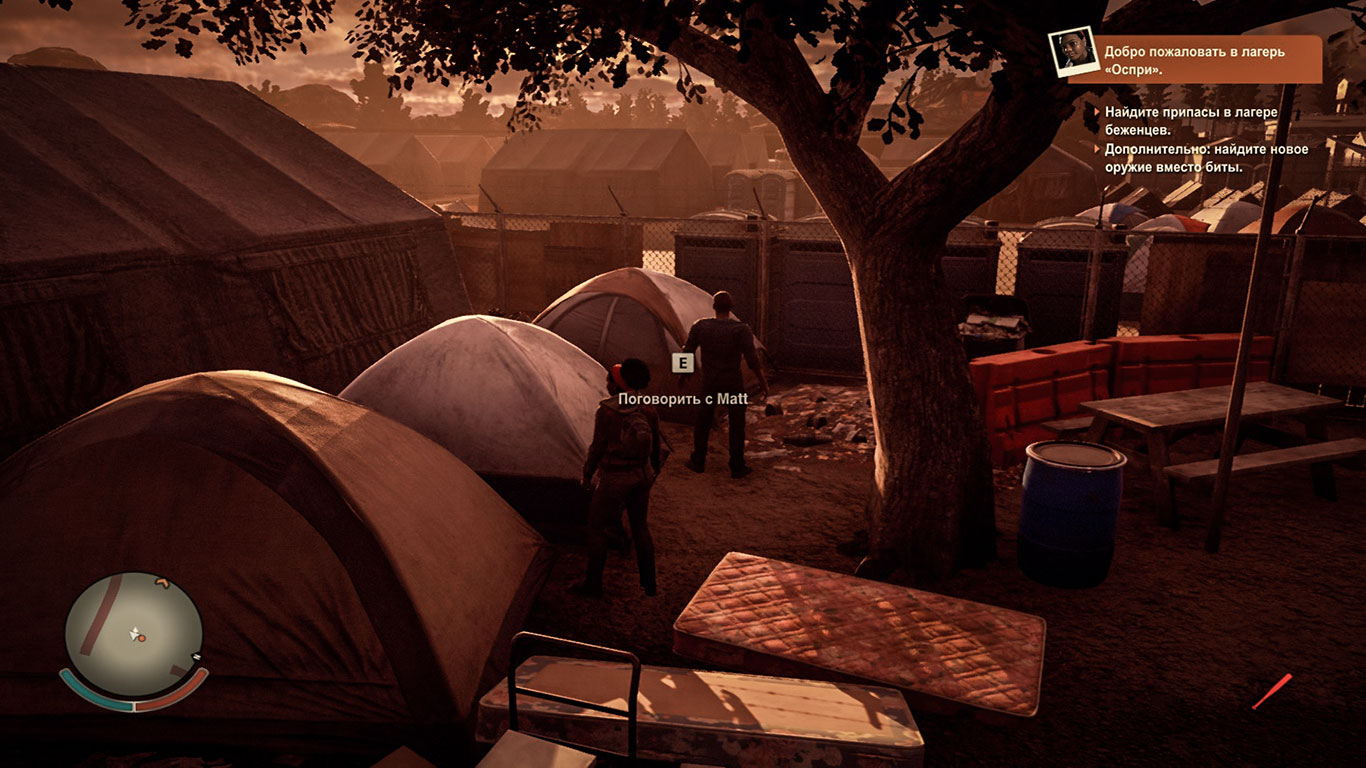Click the orange waypoint marker on minimap edge
Viewport: 1366px width, 768px height.
pos(161,583)
